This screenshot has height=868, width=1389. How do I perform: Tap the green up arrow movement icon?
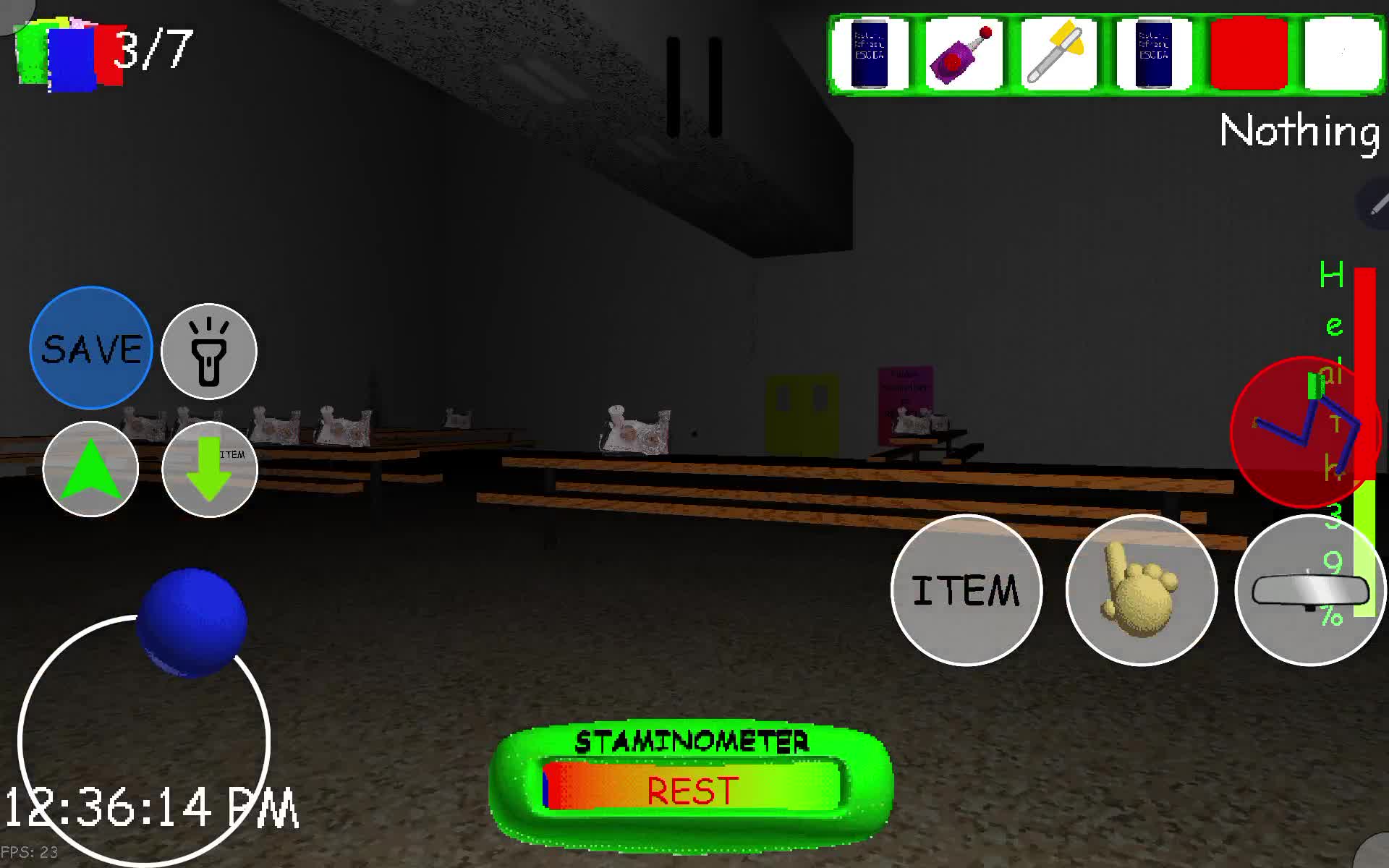tap(90, 470)
